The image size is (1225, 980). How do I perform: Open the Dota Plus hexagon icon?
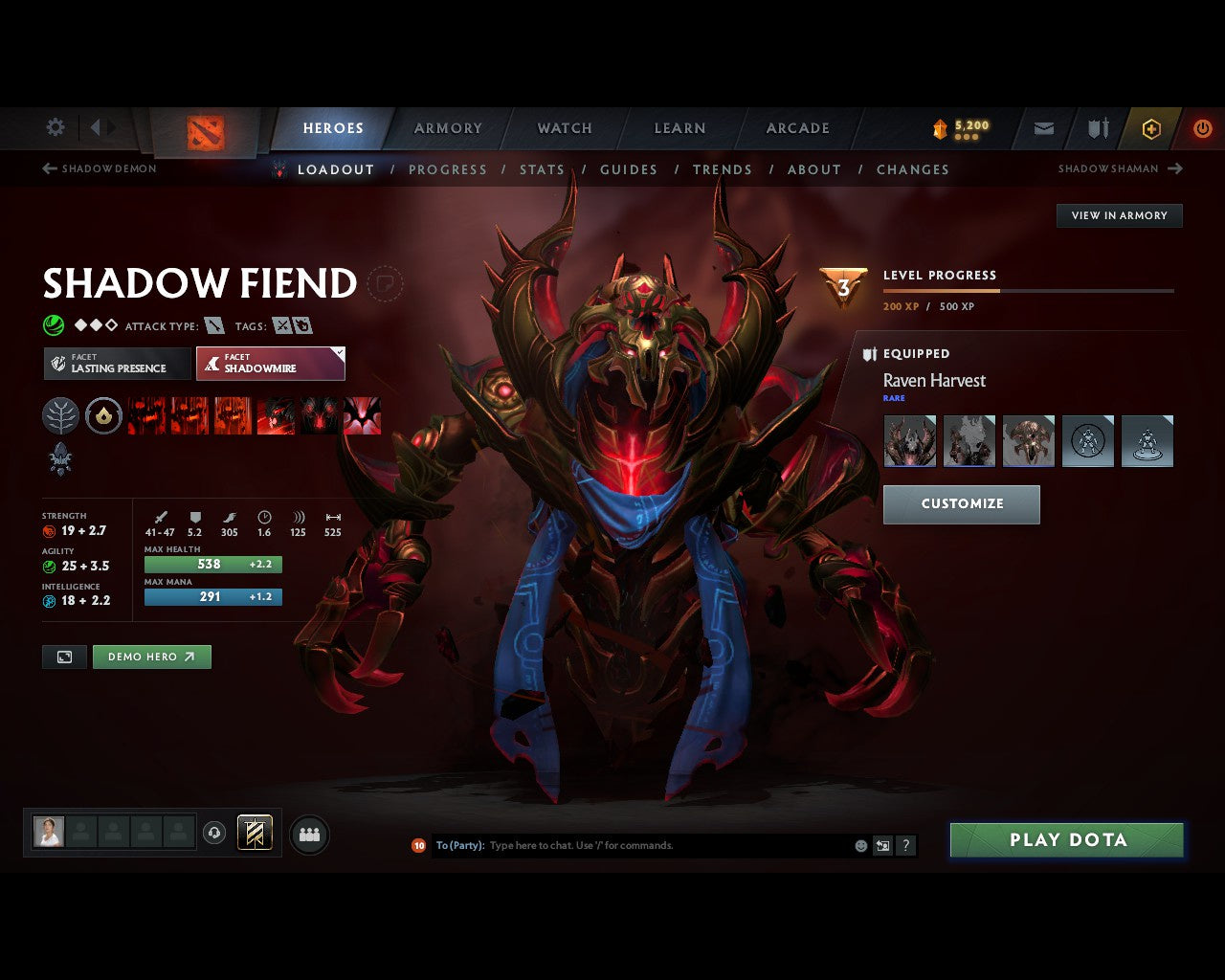tap(1150, 128)
